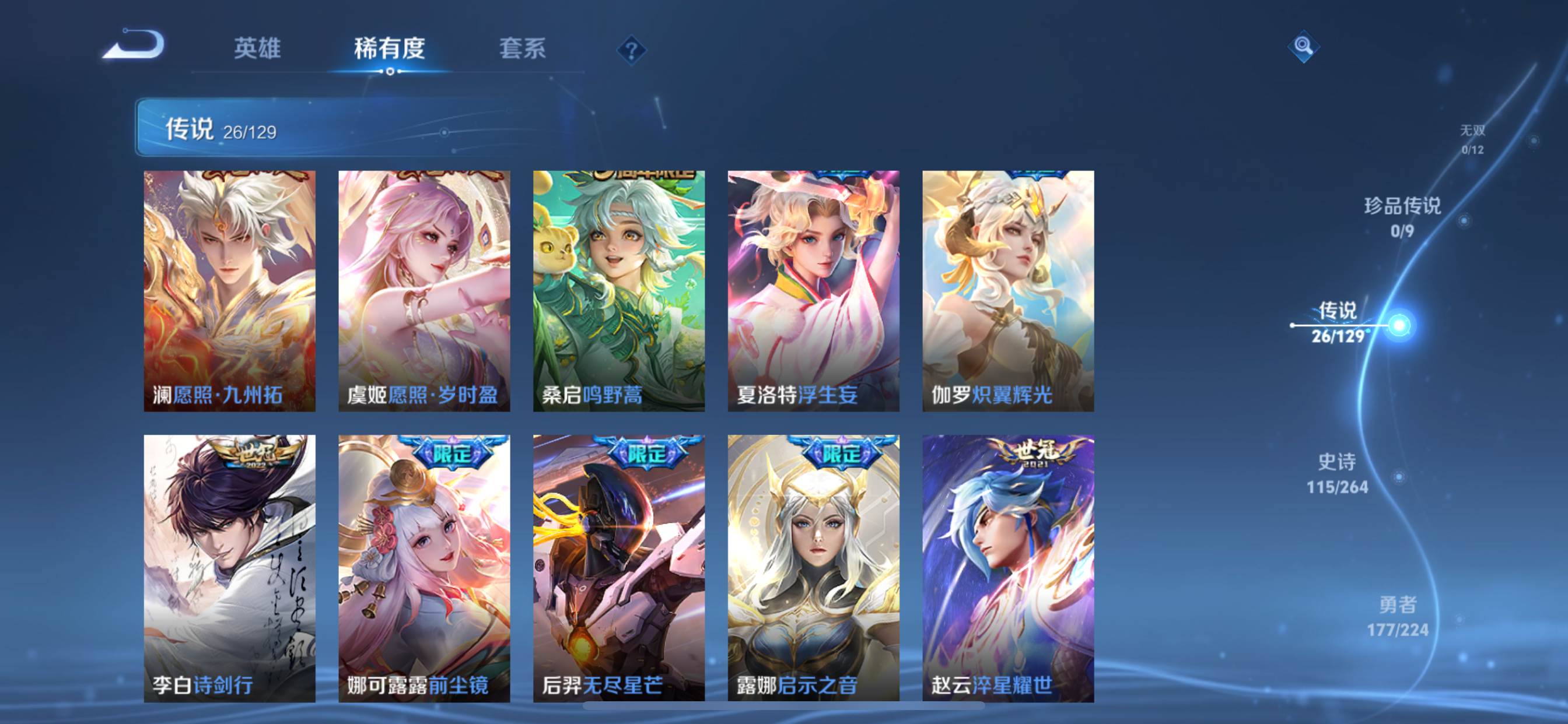This screenshot has width=1568, height=724.
Task: View the 夏洛特 浮生妄 skin card
Action: 813,291
